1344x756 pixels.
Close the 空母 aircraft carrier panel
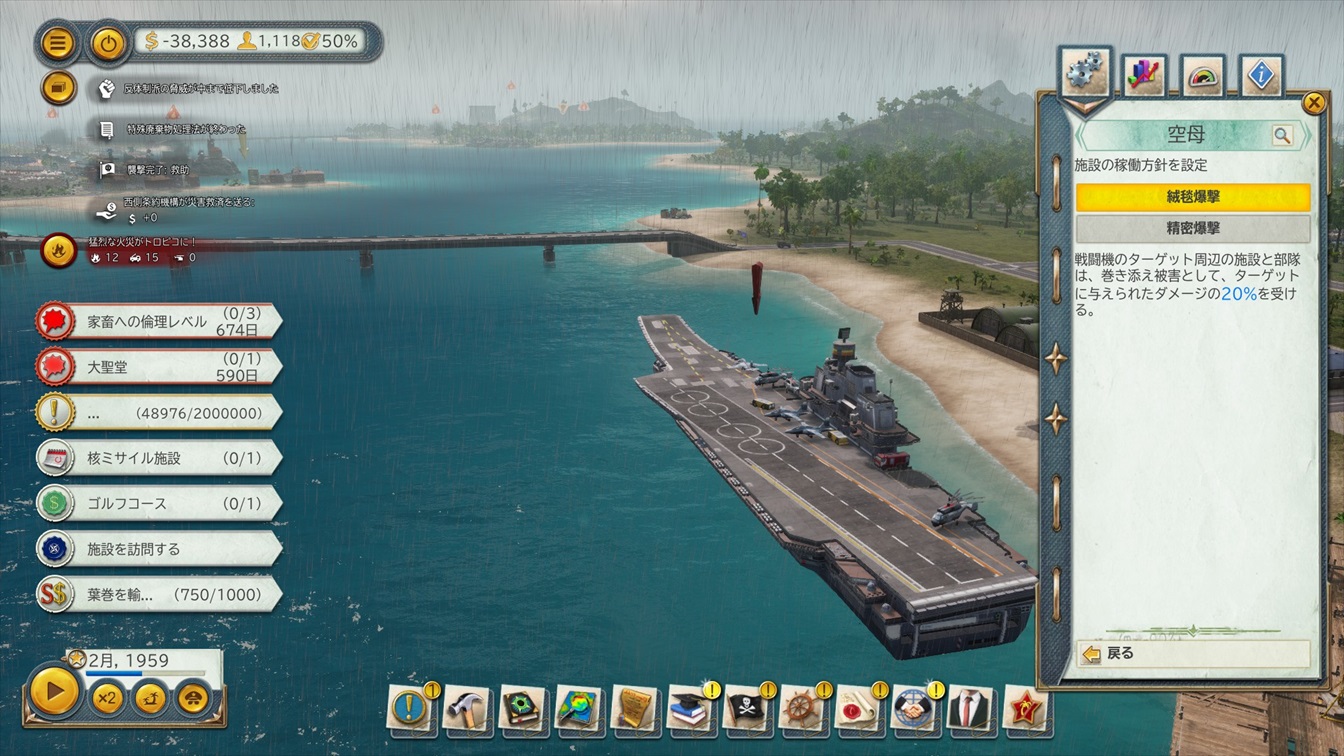click(1314, 103)
